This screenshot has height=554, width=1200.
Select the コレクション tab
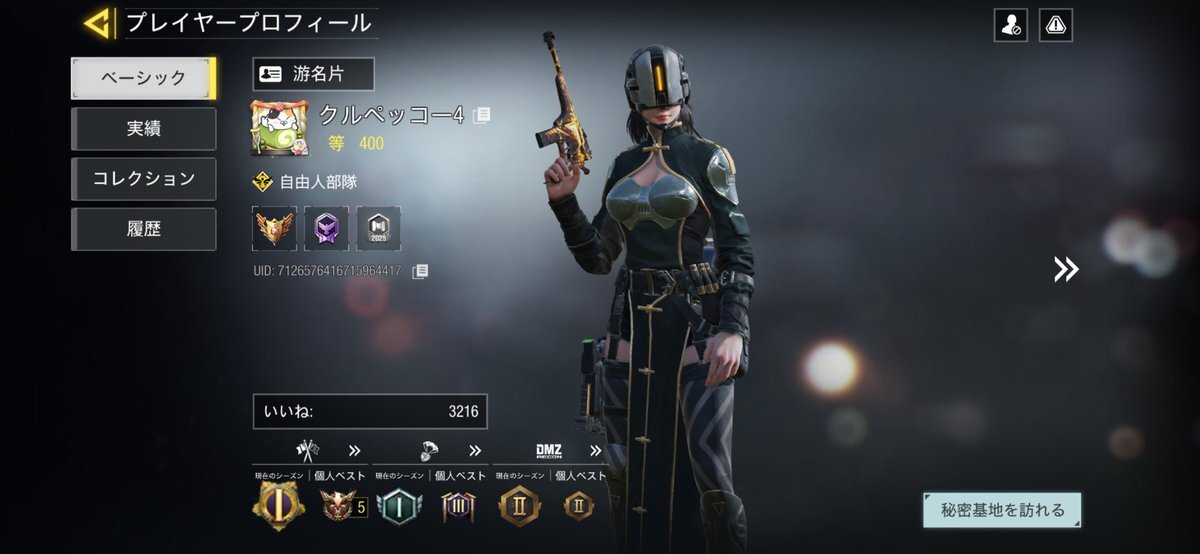click(x=143, y=179)
